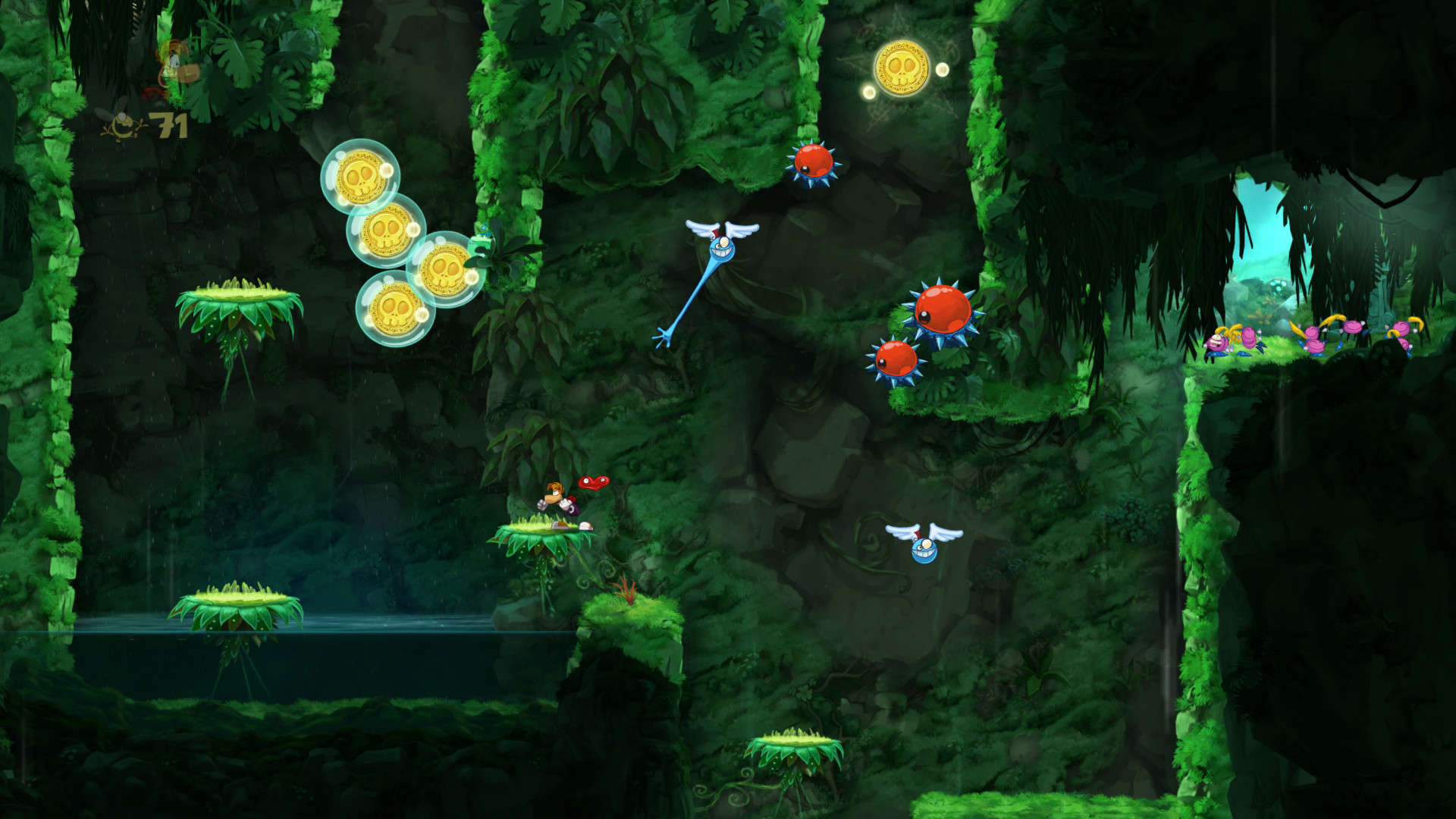Click the glowing Skull Coin at top right

point(902,68)
